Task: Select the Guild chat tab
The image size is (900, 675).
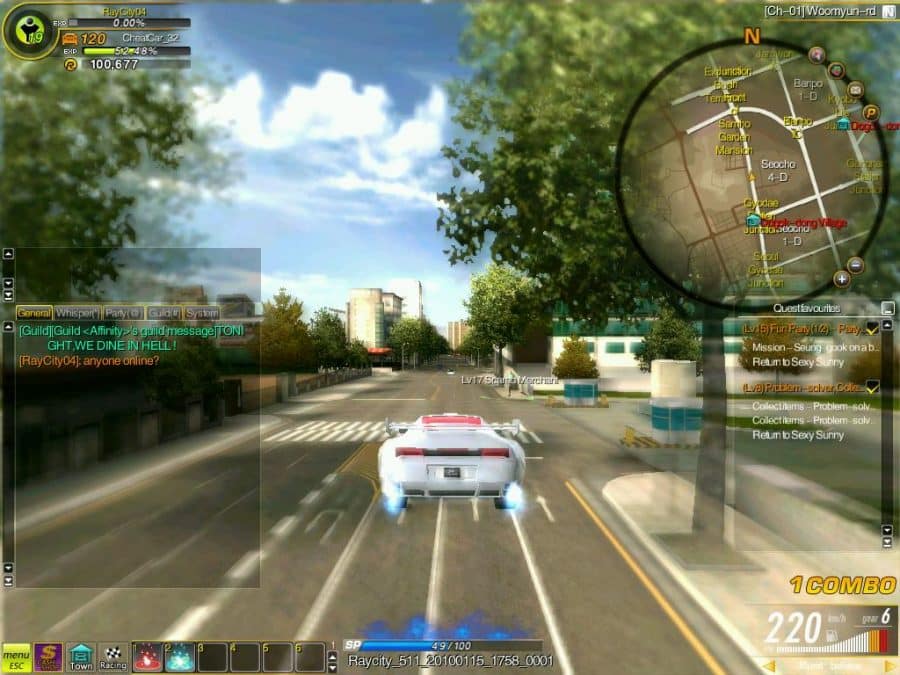Action: click(x=164, y=313)
